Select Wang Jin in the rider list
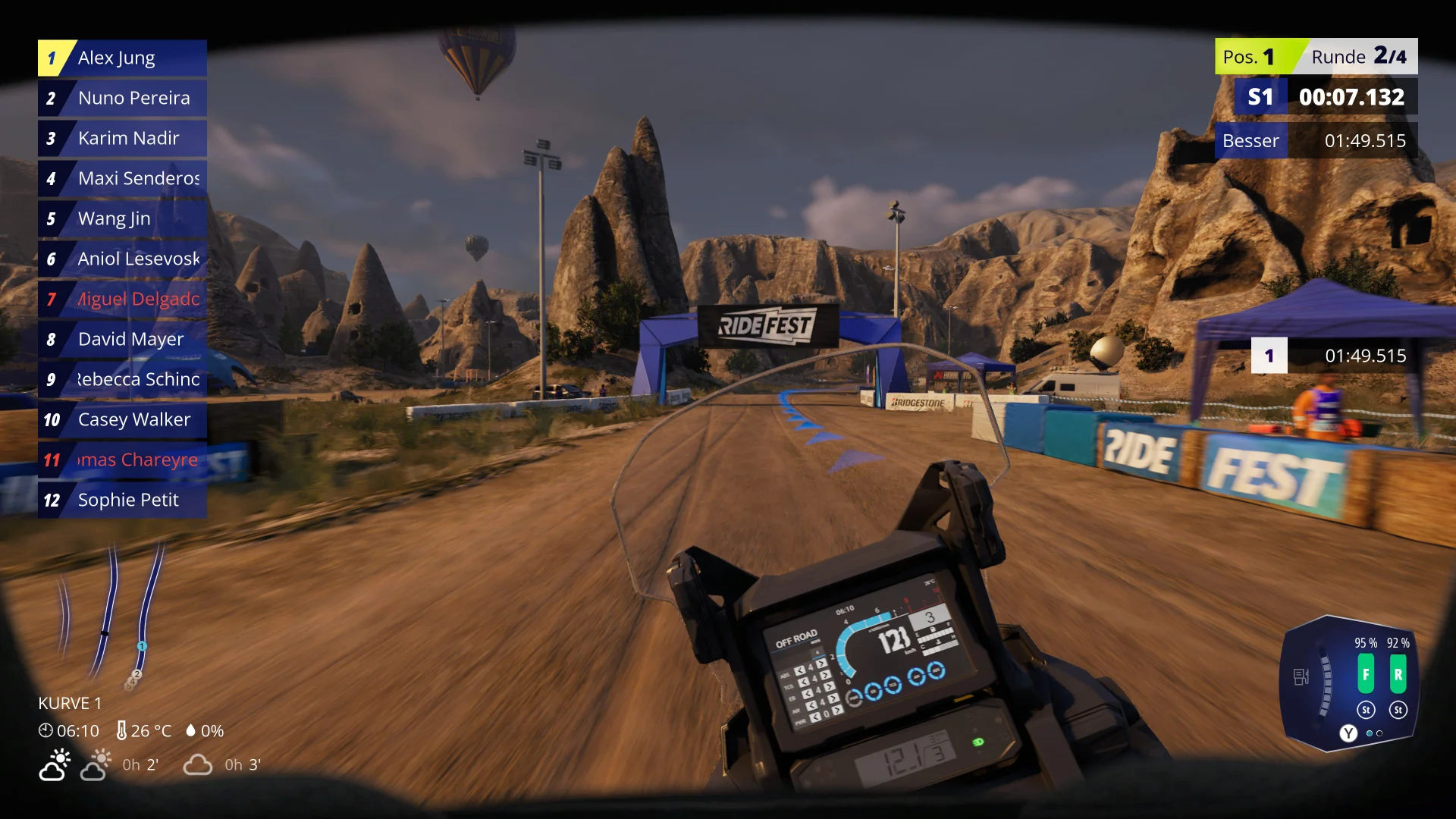This screenshot has height=819, width=1456. [122, 219]
